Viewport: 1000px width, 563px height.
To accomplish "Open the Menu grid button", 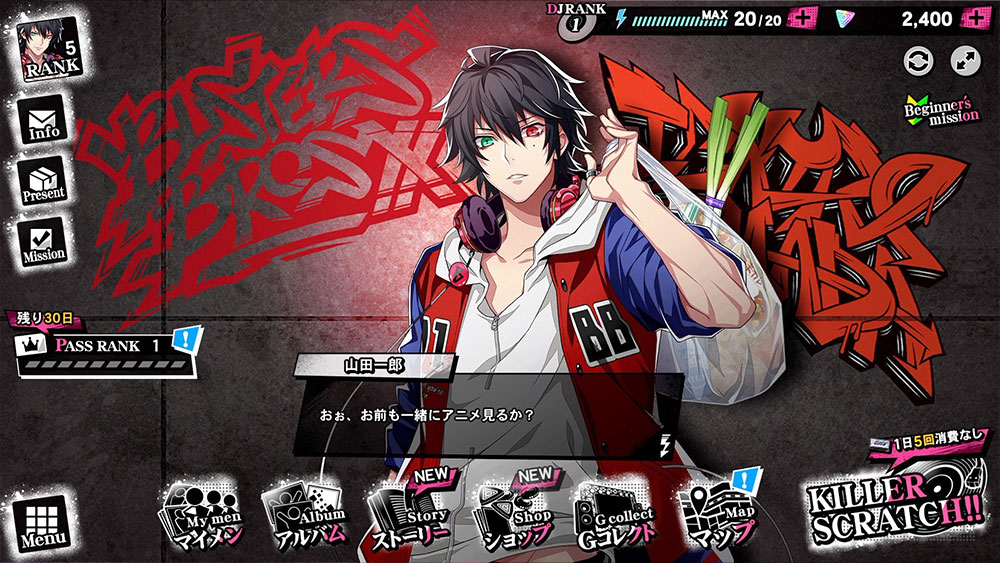I will tap(40, 524).
